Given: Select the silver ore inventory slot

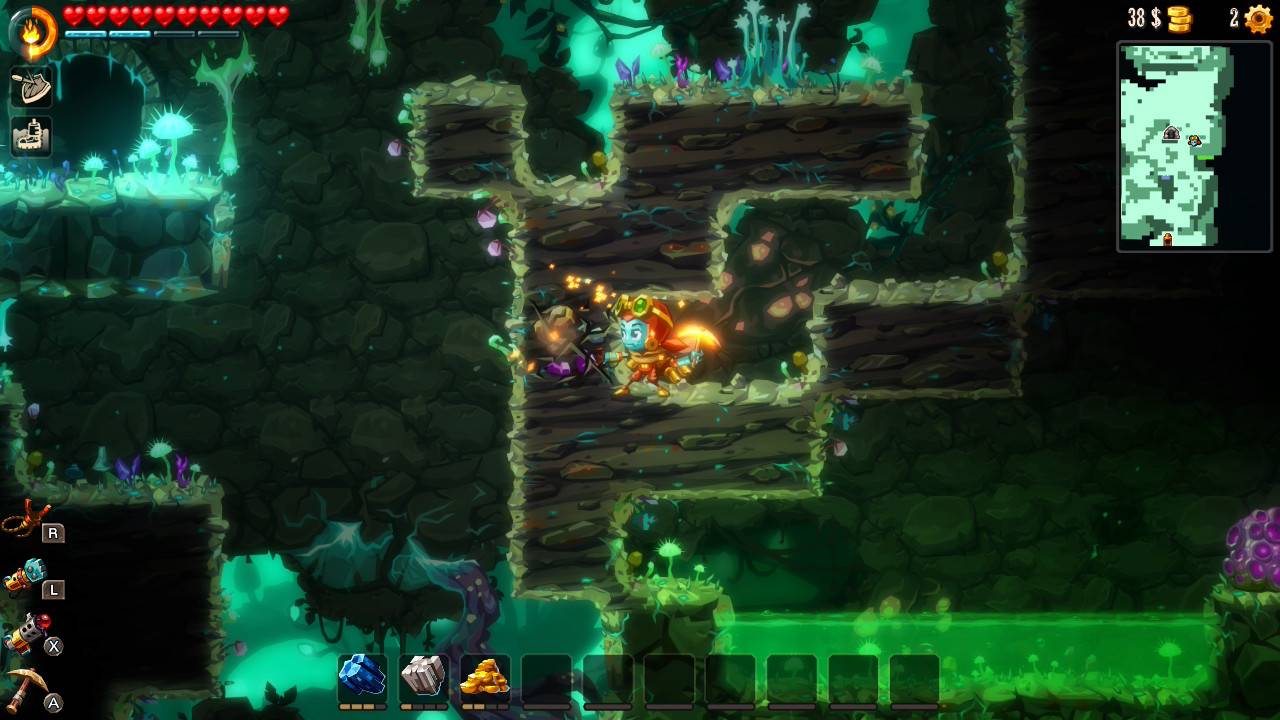Looking at the screenshot, I should coord(423,678).
